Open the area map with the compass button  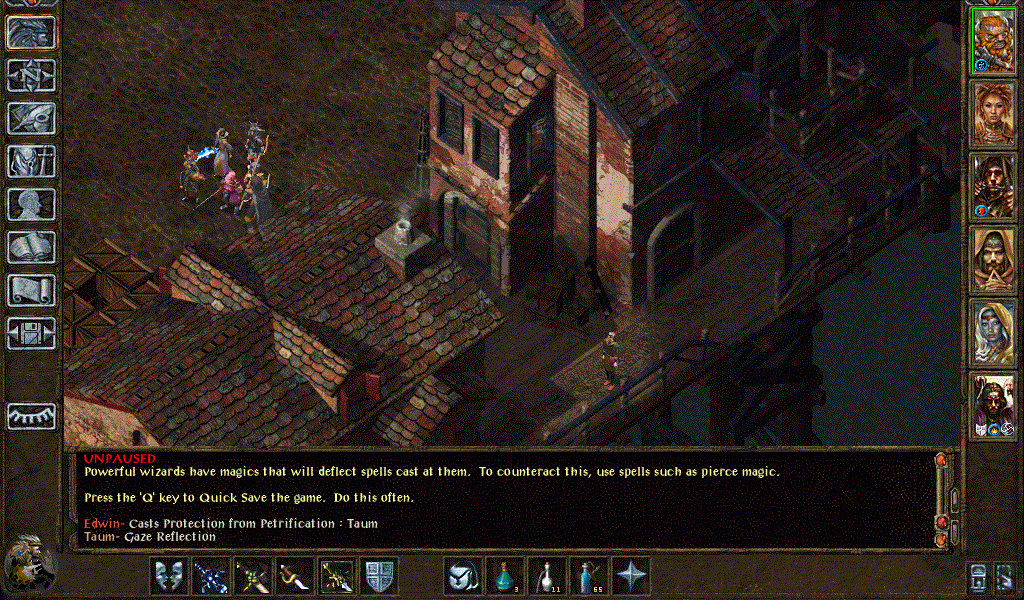pyautogui.click(x=31, y=75)
